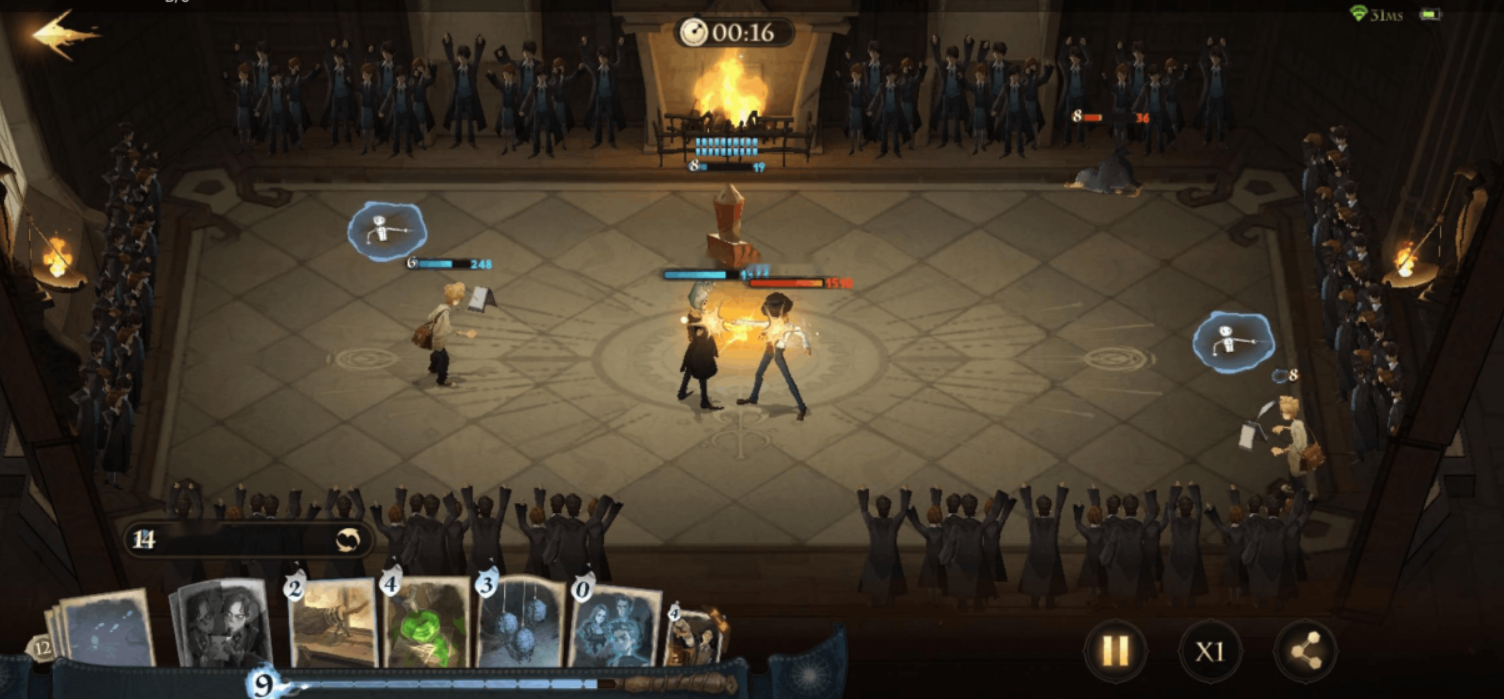This screenshot has height=699, width=1504.
Task: Open the share button
Action: (1304, 652)
